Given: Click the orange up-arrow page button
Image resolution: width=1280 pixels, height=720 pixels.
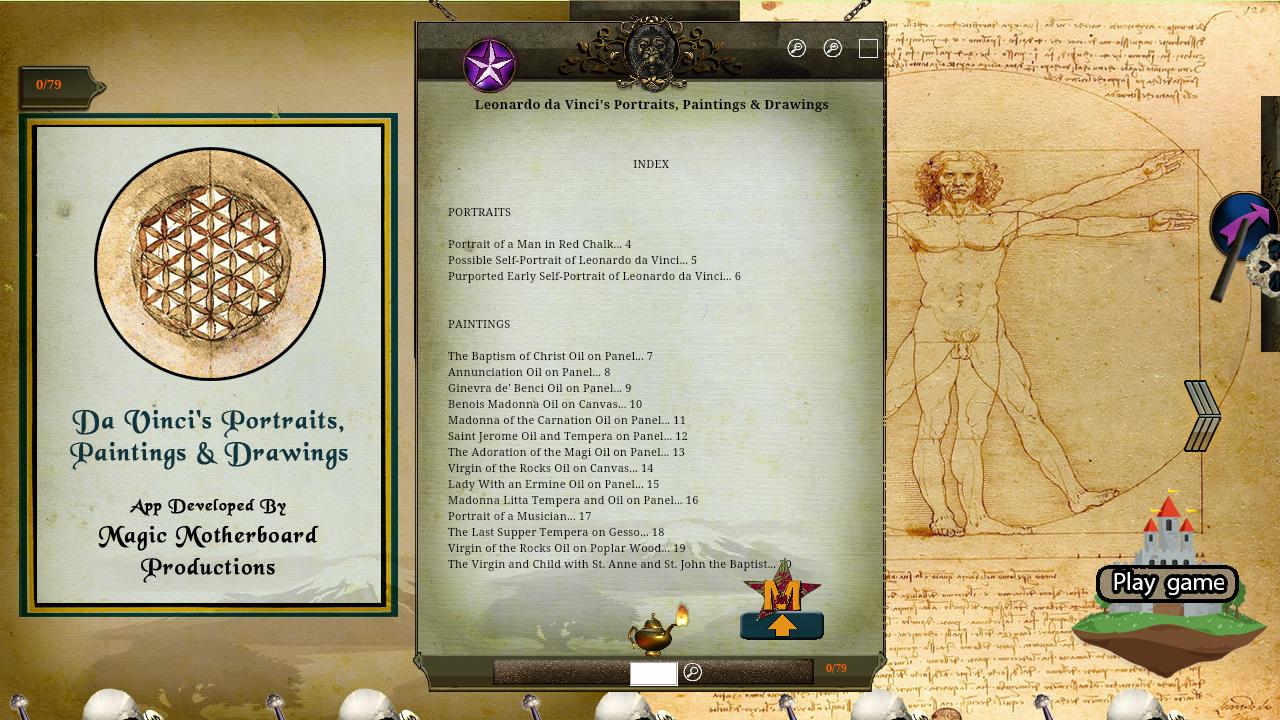Looking at the screenshot, I should pyautogui.click(x=783, y=627).
